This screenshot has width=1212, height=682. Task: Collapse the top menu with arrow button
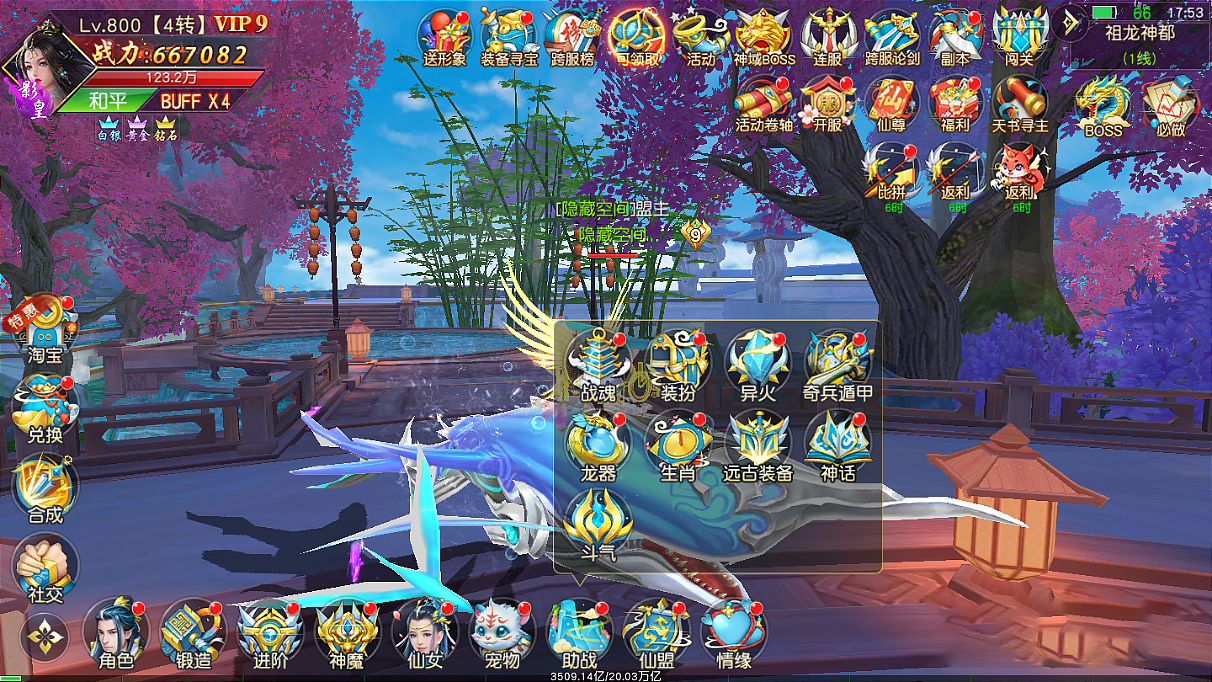coord(1069,24)
